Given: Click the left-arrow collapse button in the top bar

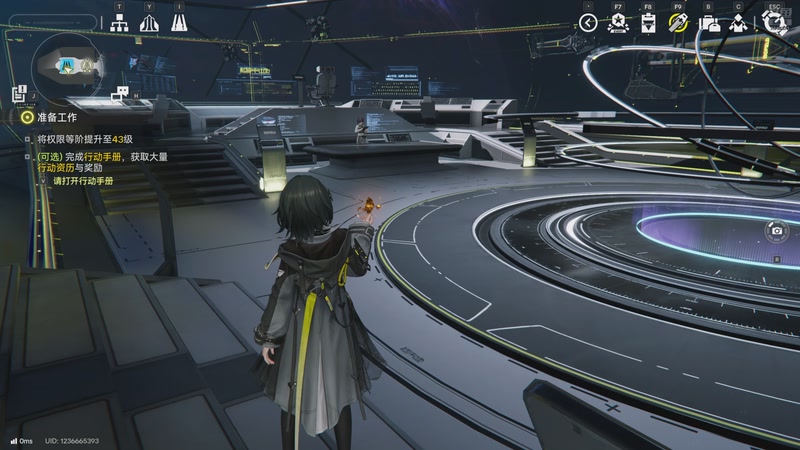Looking at the screenshot, I should (588, 23).
